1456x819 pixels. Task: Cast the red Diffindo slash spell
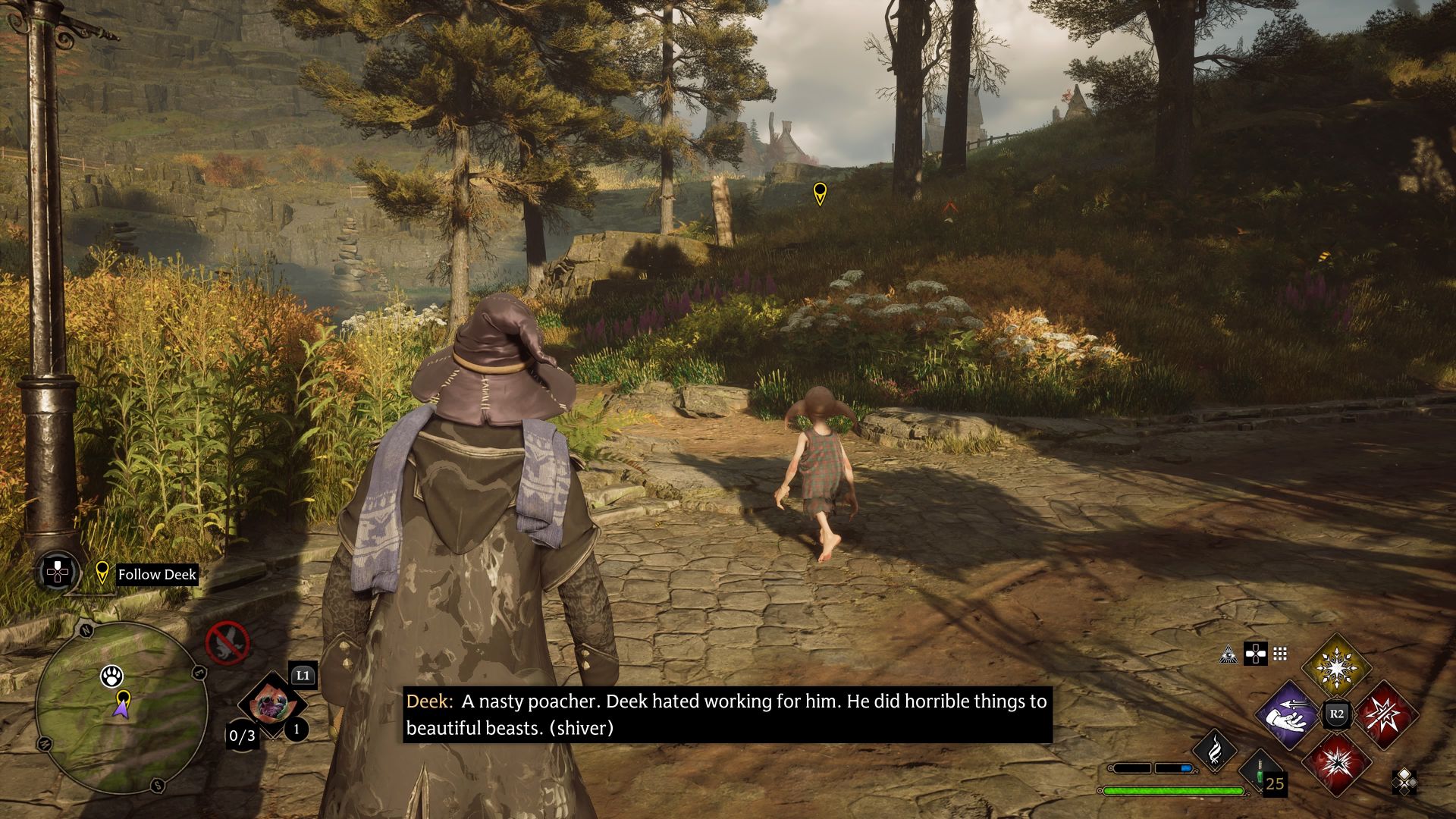point(1385,715)
